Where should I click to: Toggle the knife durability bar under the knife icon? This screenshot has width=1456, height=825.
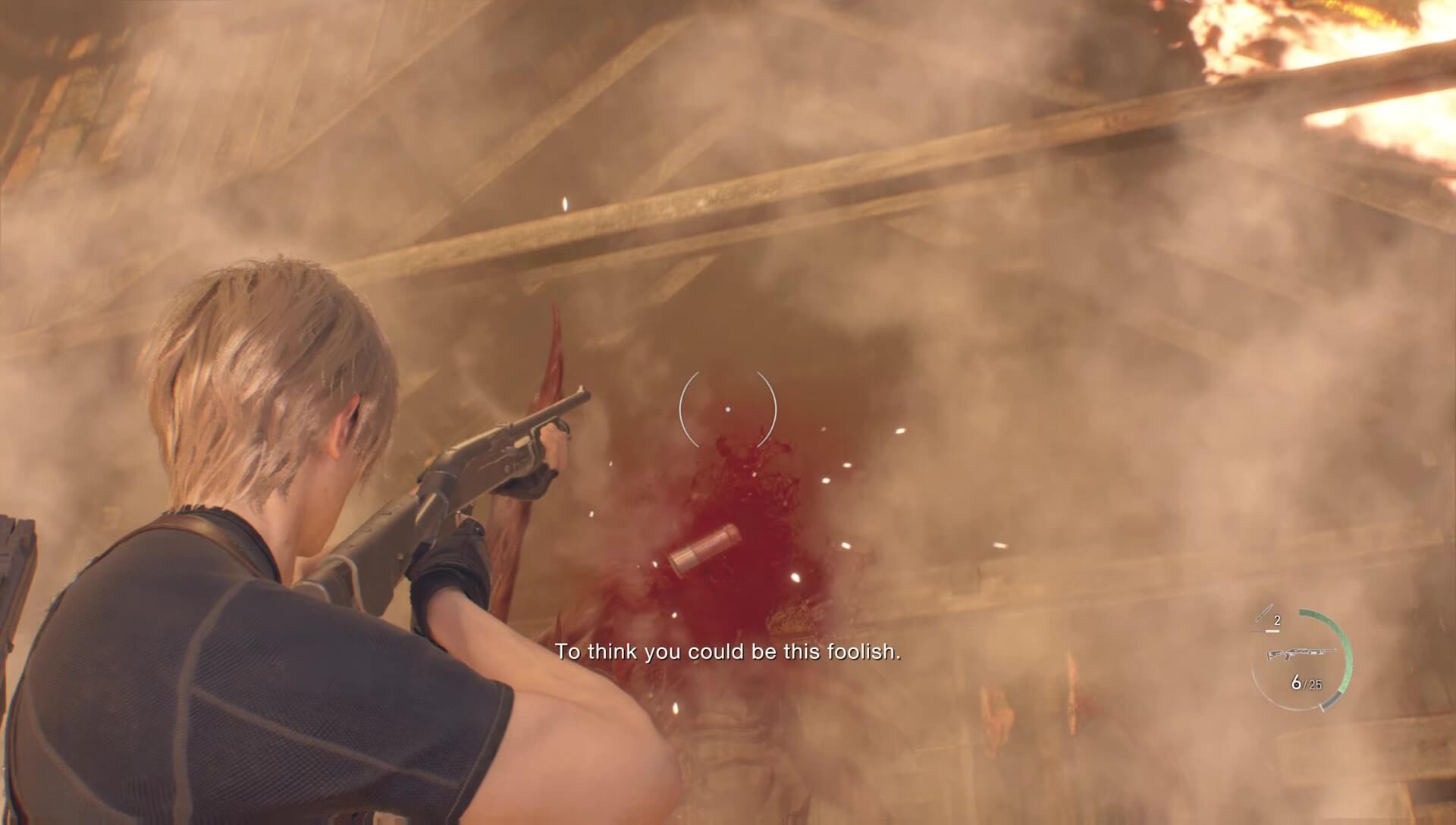pos(1272,631)
